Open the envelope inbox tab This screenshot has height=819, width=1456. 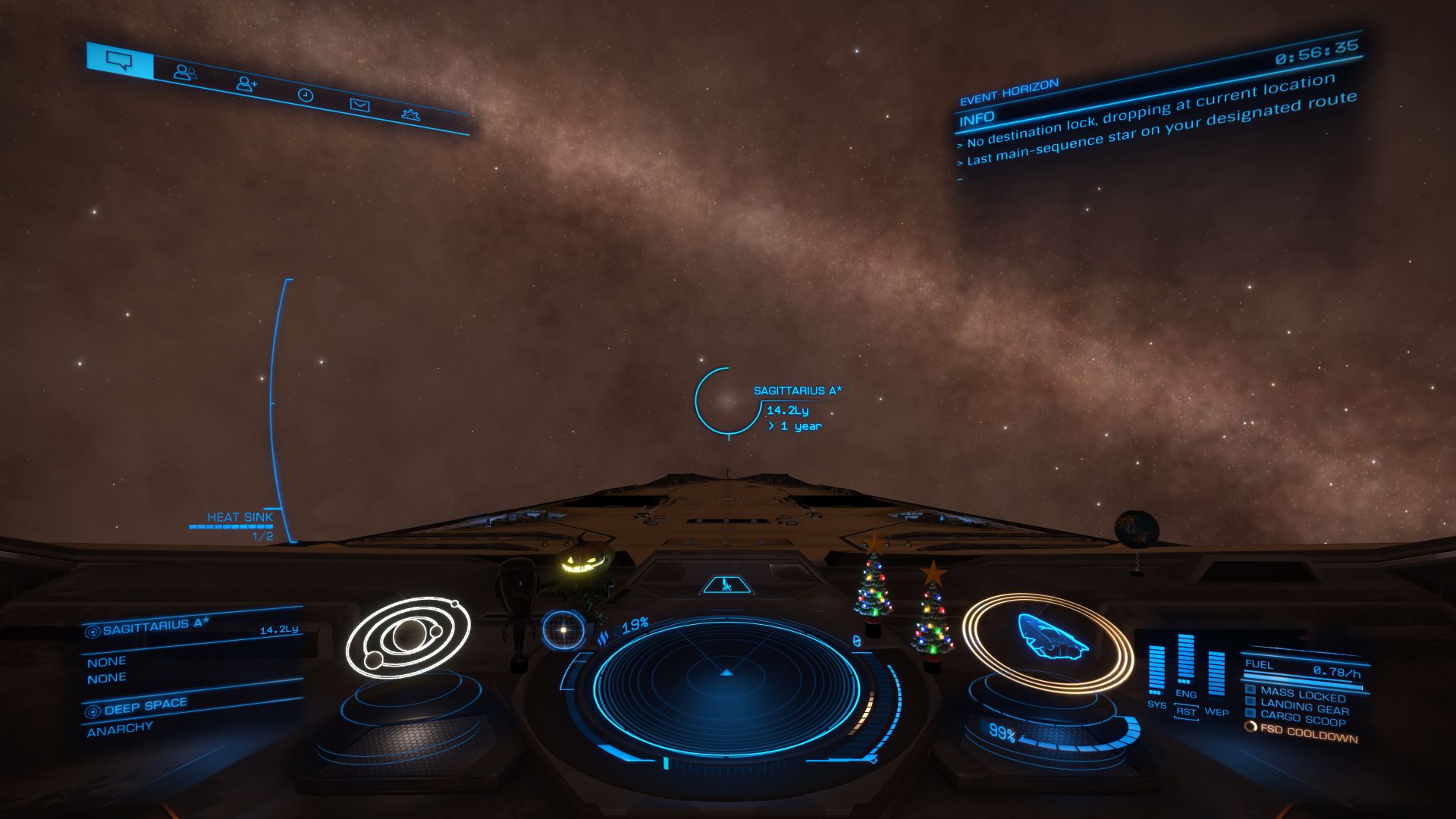[359, 105]
